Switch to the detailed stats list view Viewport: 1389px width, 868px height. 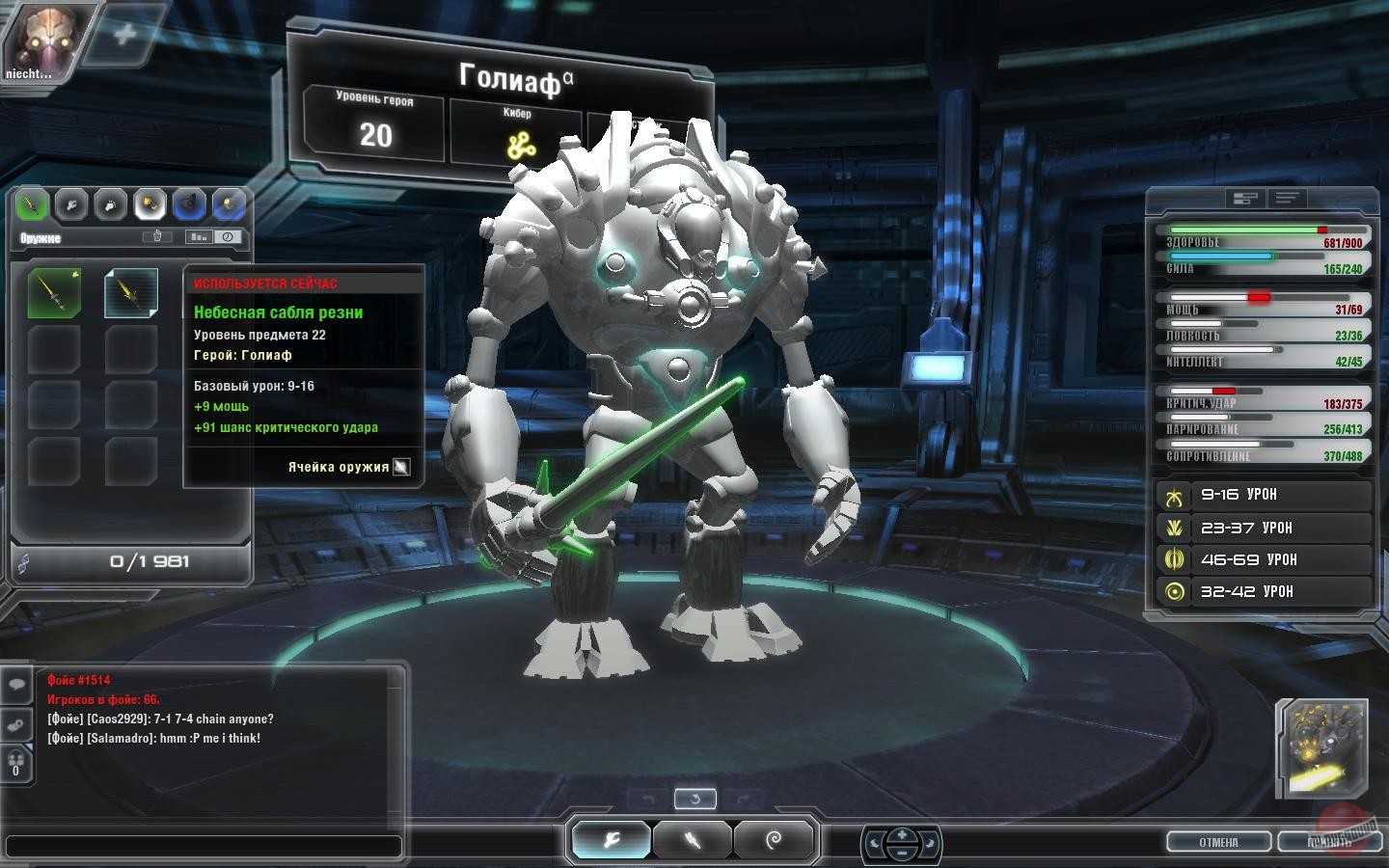[1288, 198]
